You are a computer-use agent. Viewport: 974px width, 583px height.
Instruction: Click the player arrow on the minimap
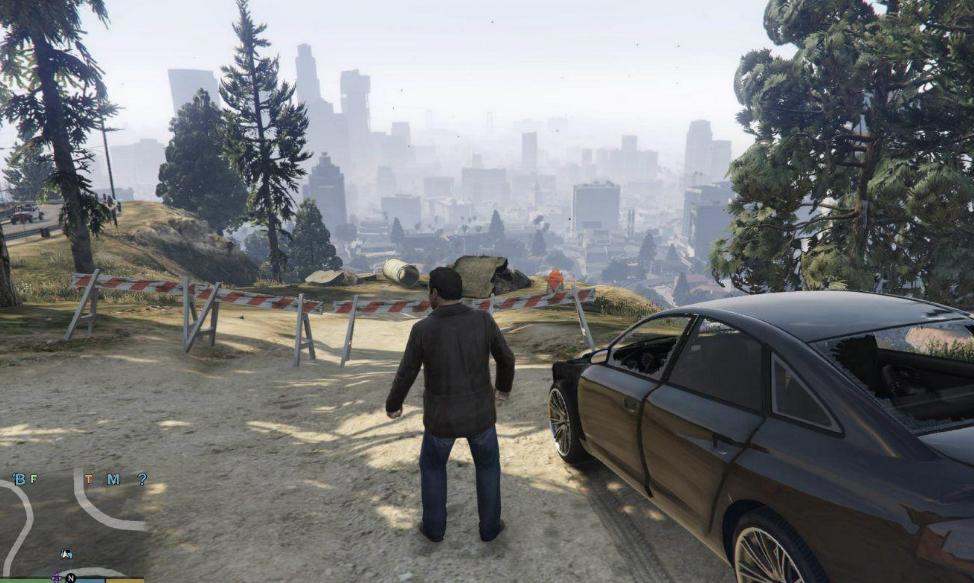(67, 553)
